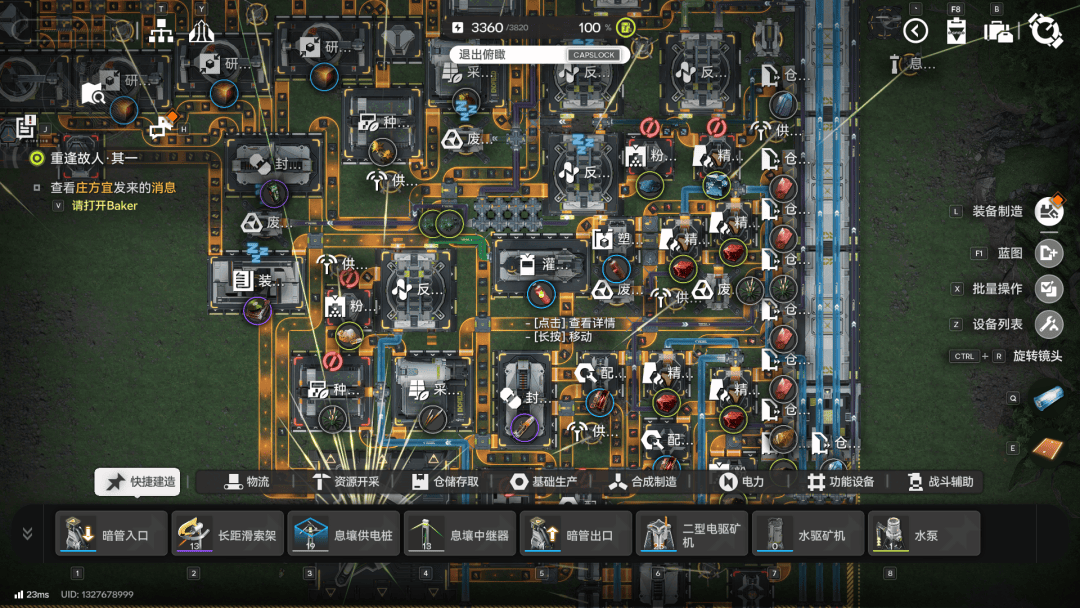This screenshot has width=1080, height=608.
Task: Choose the 长距滑索架 zipline build slot
Action: click(227, 534)
